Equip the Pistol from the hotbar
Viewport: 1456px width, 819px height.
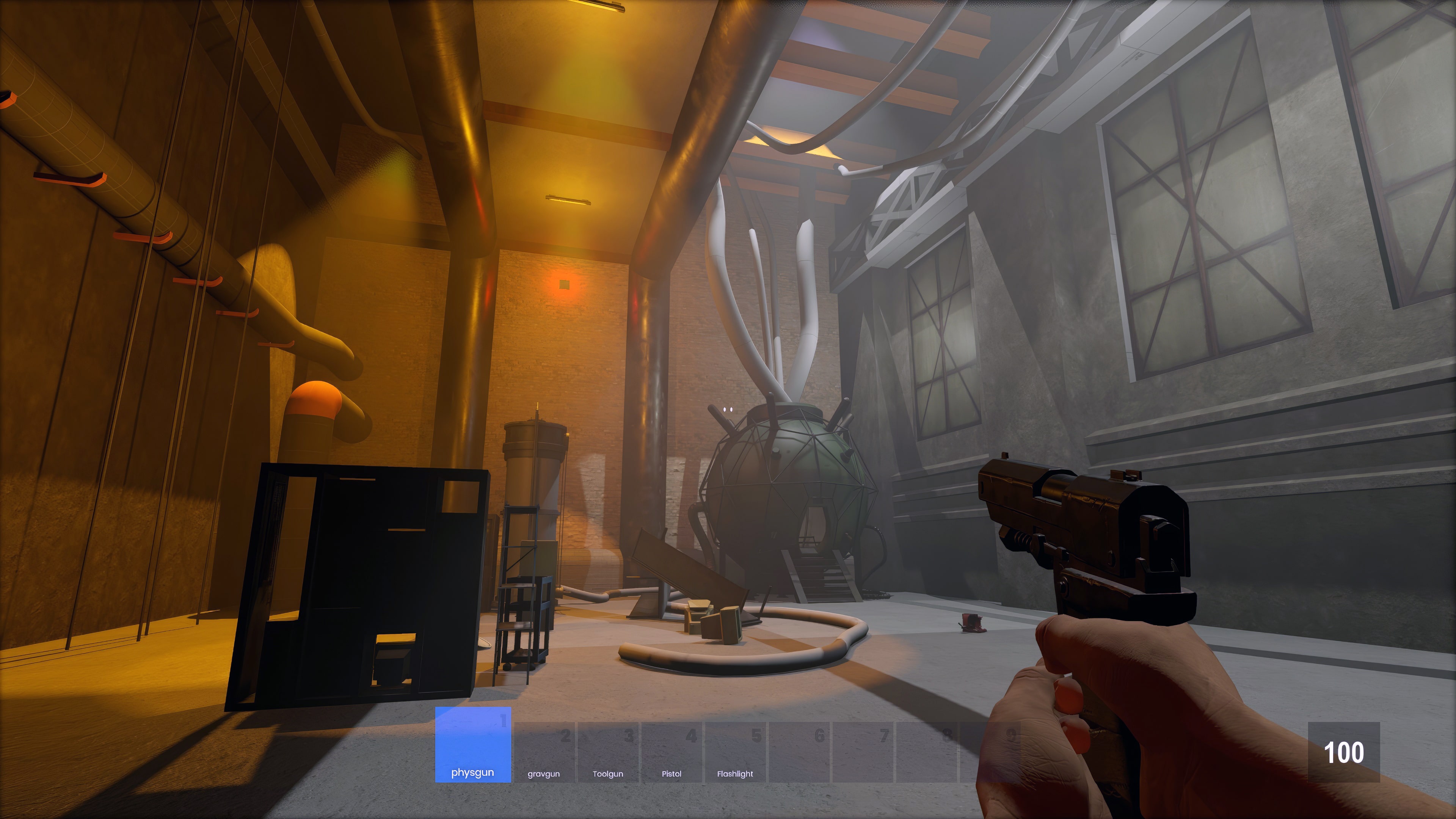672,752
